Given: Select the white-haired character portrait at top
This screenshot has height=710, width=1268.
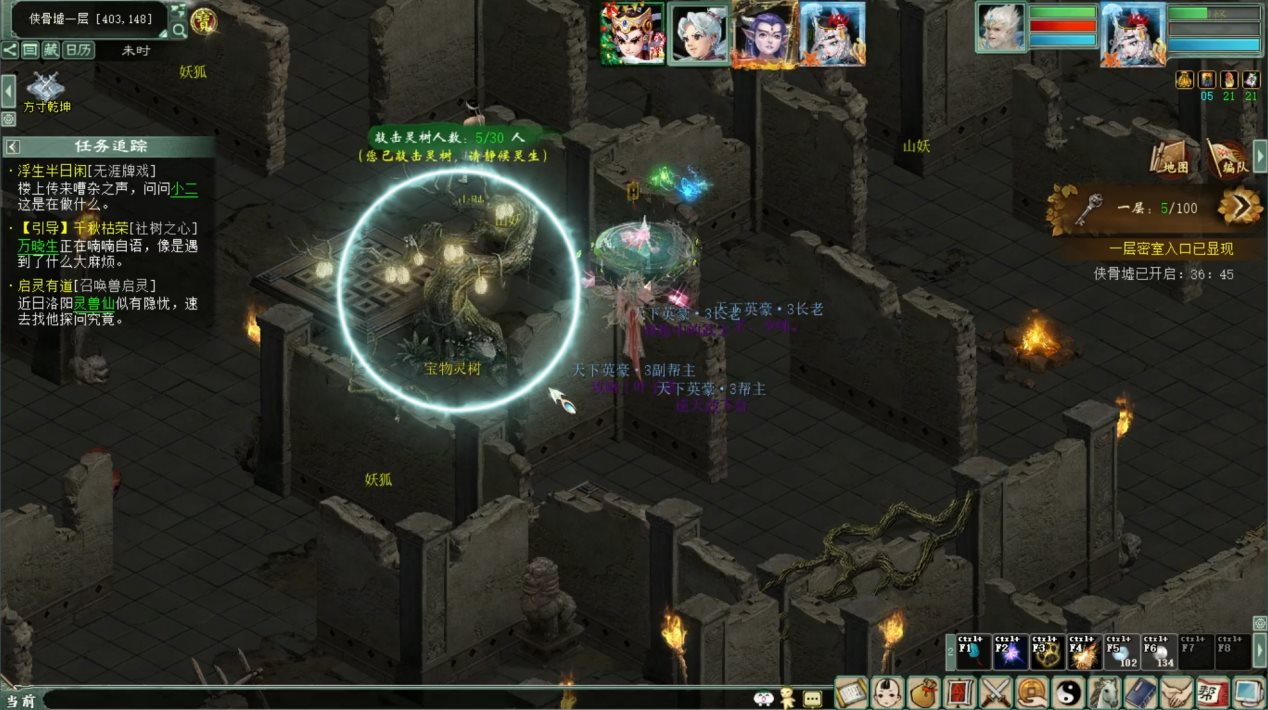Looking at the screenshot, I should coord(698,35).
